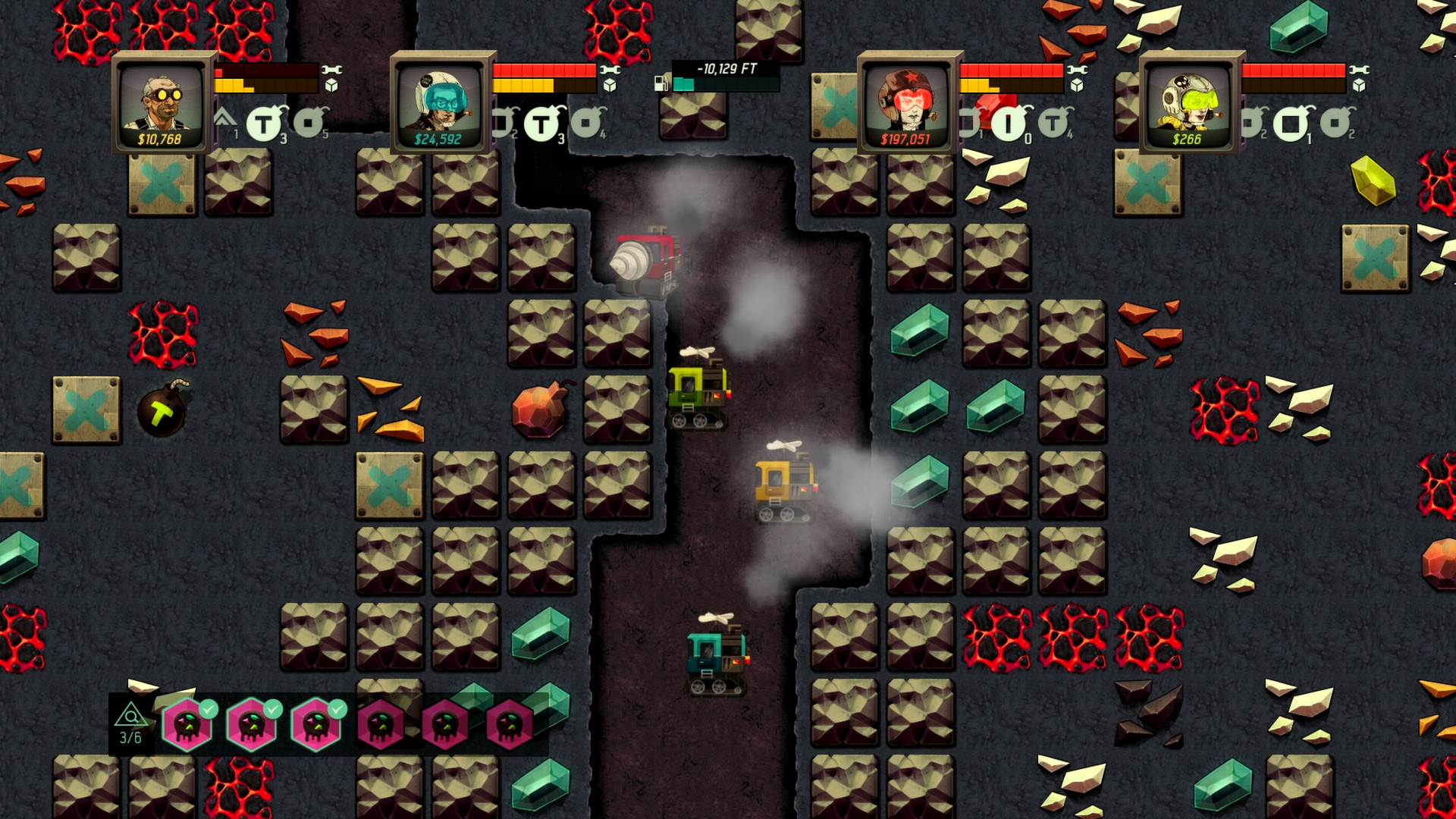Select the I-bomb icon for the red-helmet miner
This screenshot has height=819, width=1456.
pos(1009,124)
